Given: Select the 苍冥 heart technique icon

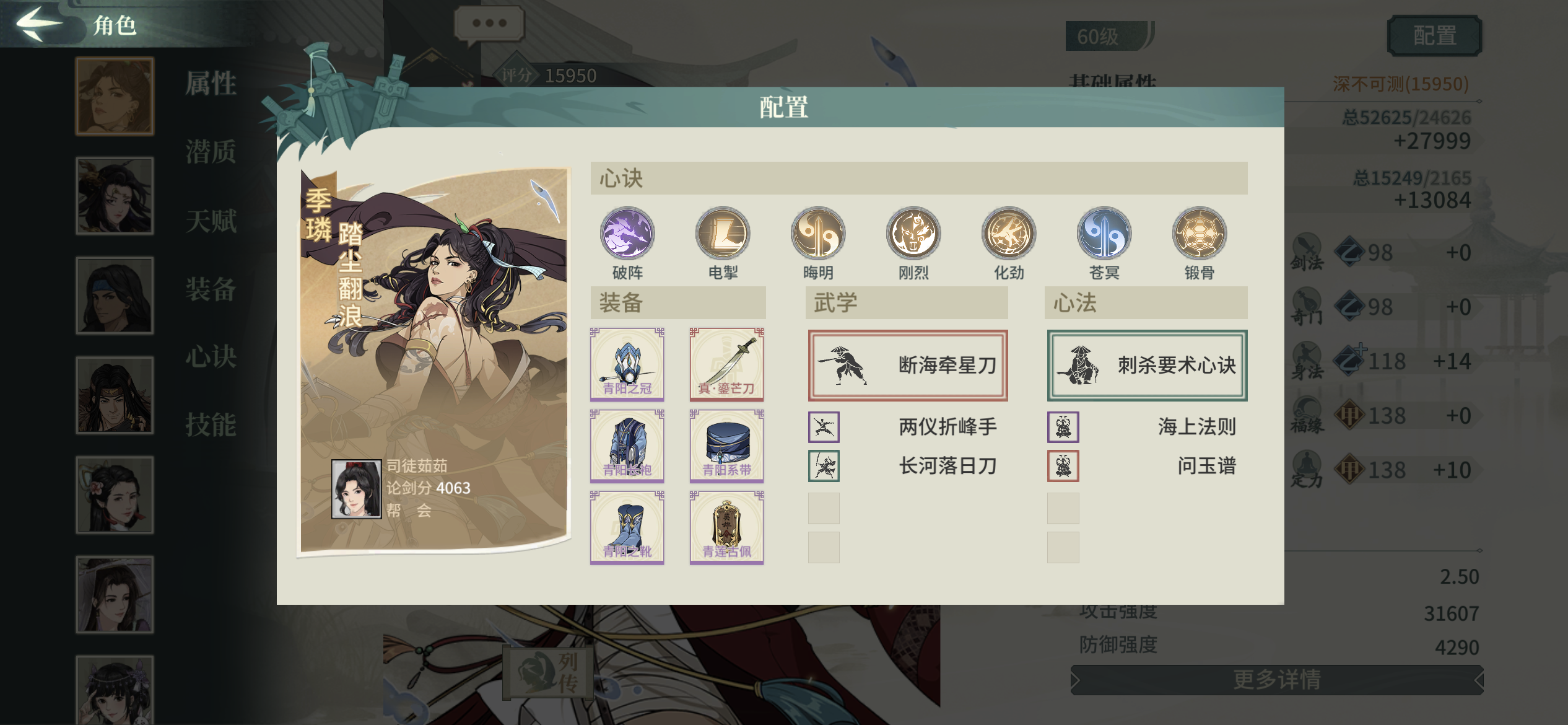Looking at the screenshot, I should (1104, 234).
